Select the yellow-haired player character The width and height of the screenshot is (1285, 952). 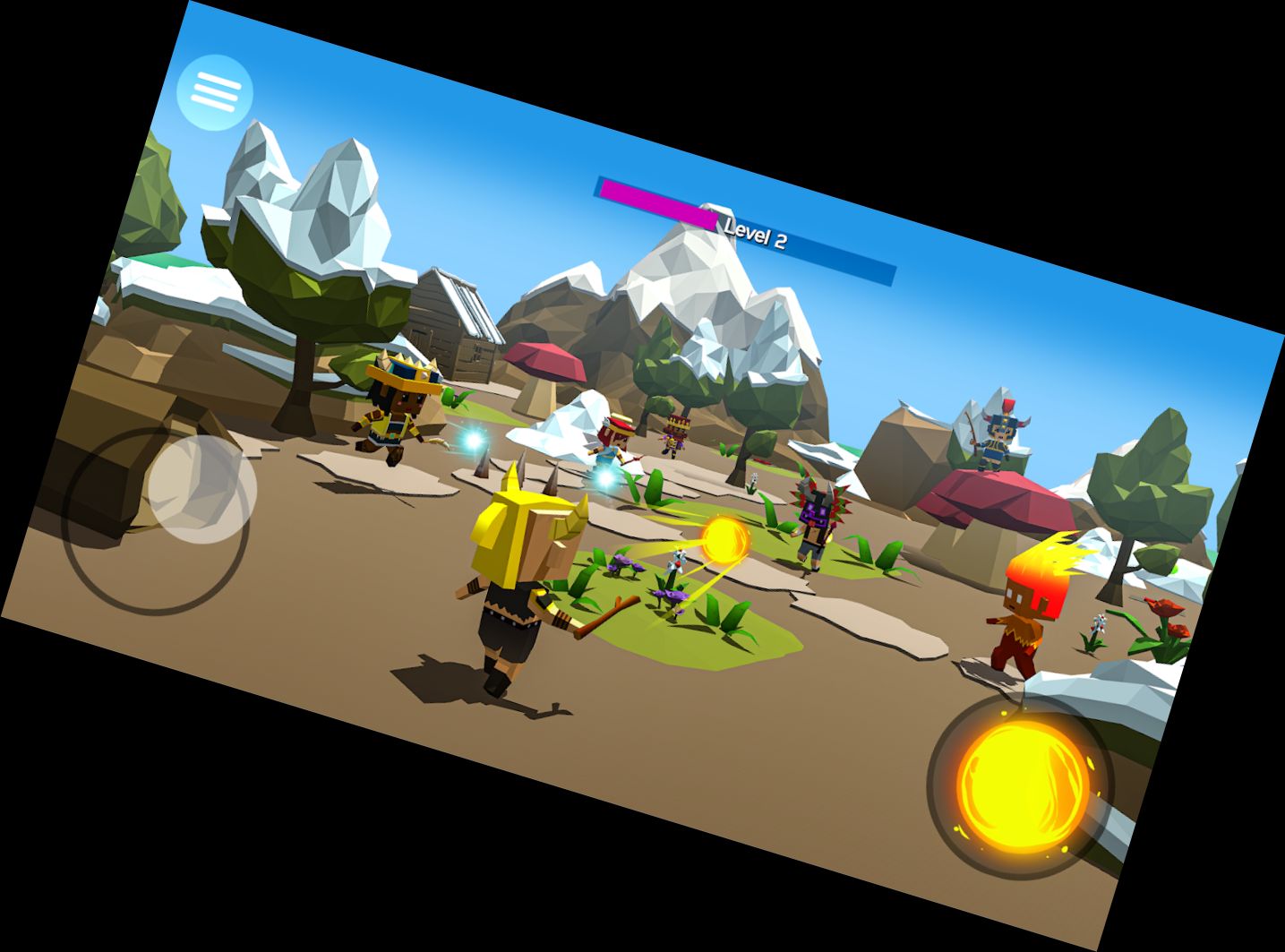(519, 573)
